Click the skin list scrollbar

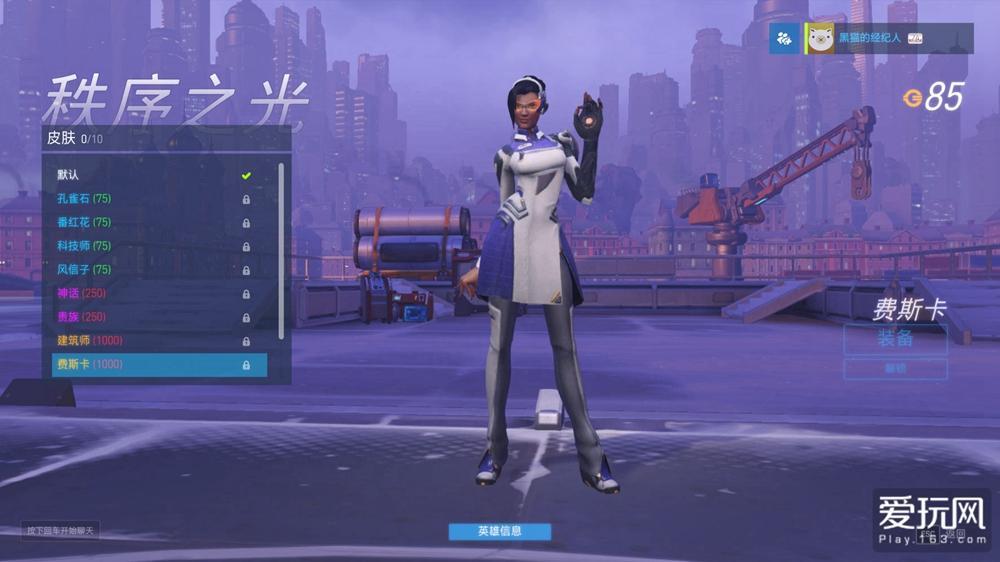(x=281, y=250)
